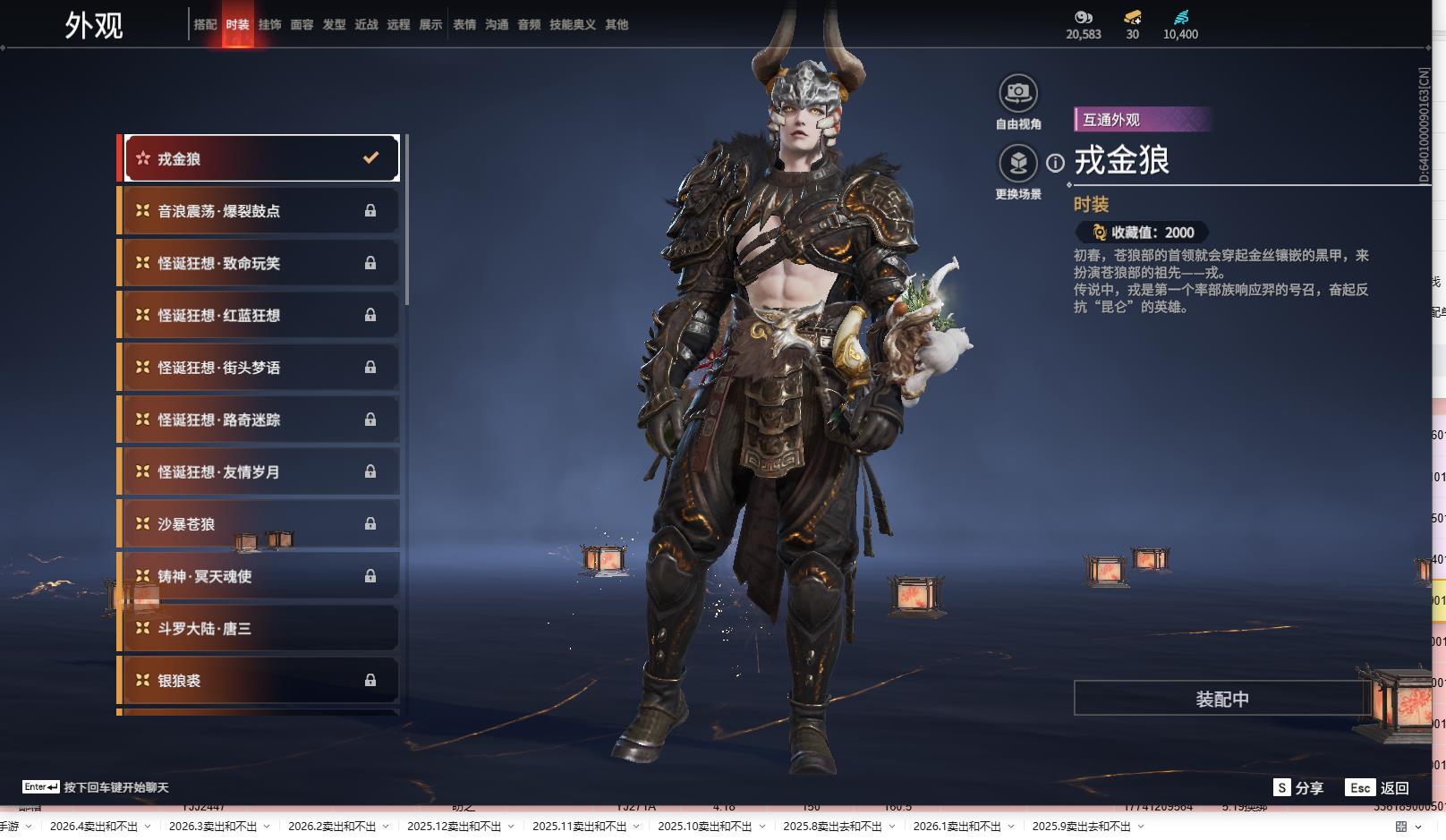Image resolution: width=1446 pixels, height=840 pixels.
Task: Open the 2026.4卖出和不出 spreadsheet tab
Action: (94, 827)
